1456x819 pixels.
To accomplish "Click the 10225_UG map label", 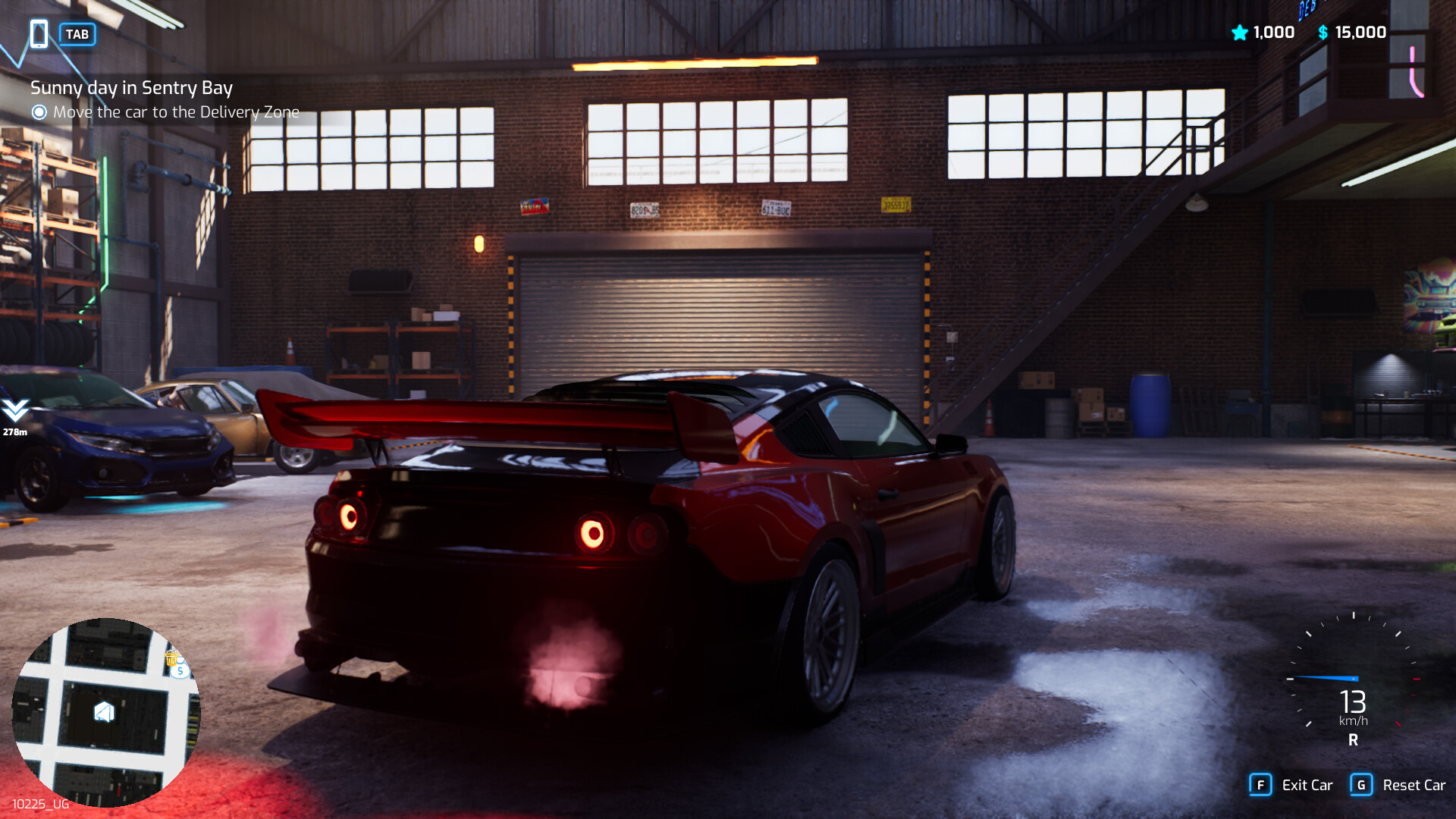I will (x=40, y=805).
